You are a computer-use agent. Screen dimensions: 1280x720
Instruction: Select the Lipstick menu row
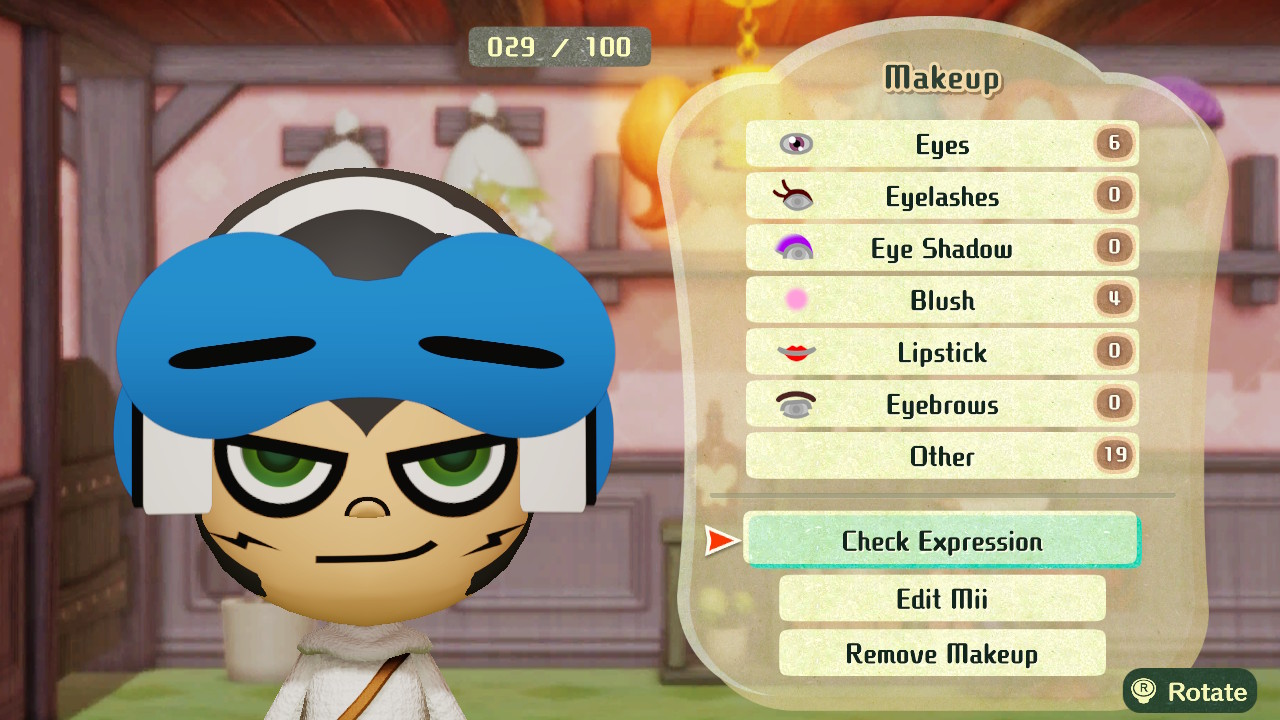tap(941, 352)
